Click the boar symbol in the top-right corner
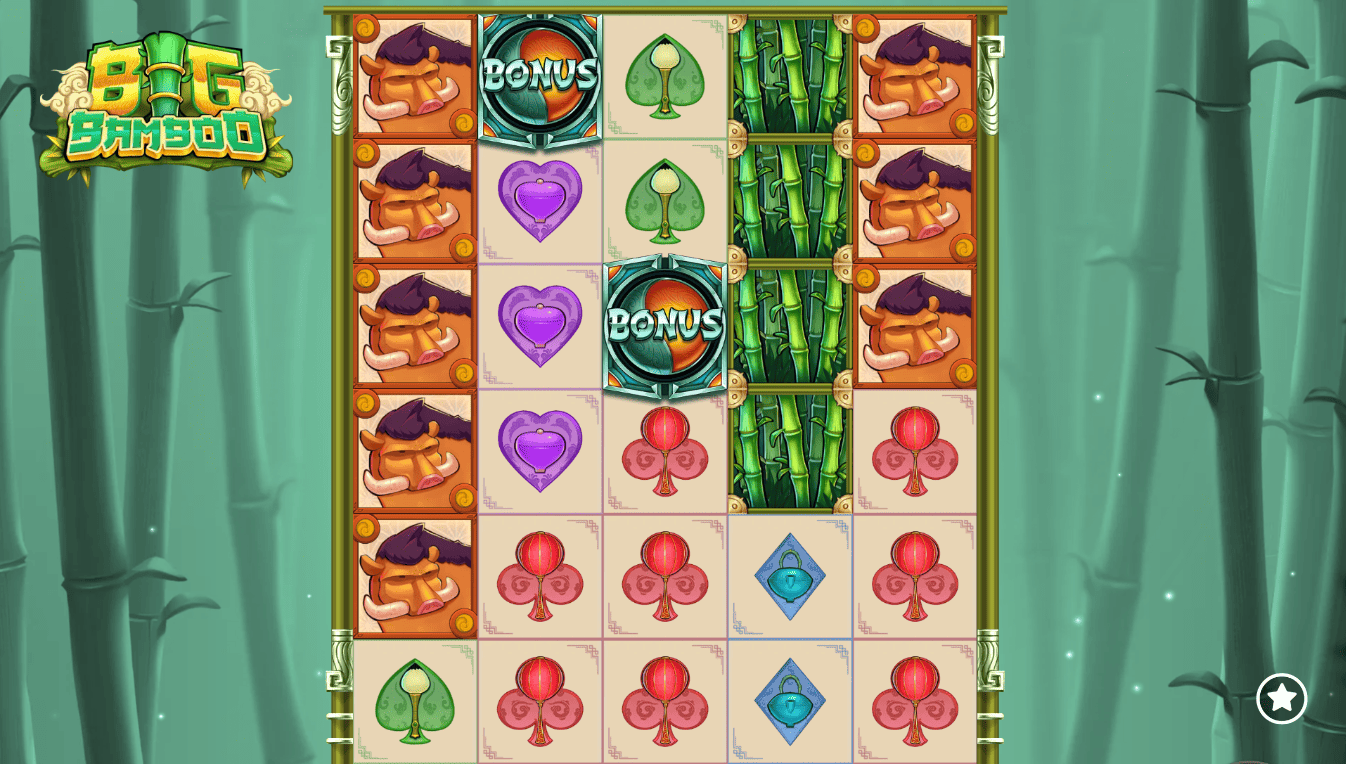1346x764 pixels. (x=915, y=75)
